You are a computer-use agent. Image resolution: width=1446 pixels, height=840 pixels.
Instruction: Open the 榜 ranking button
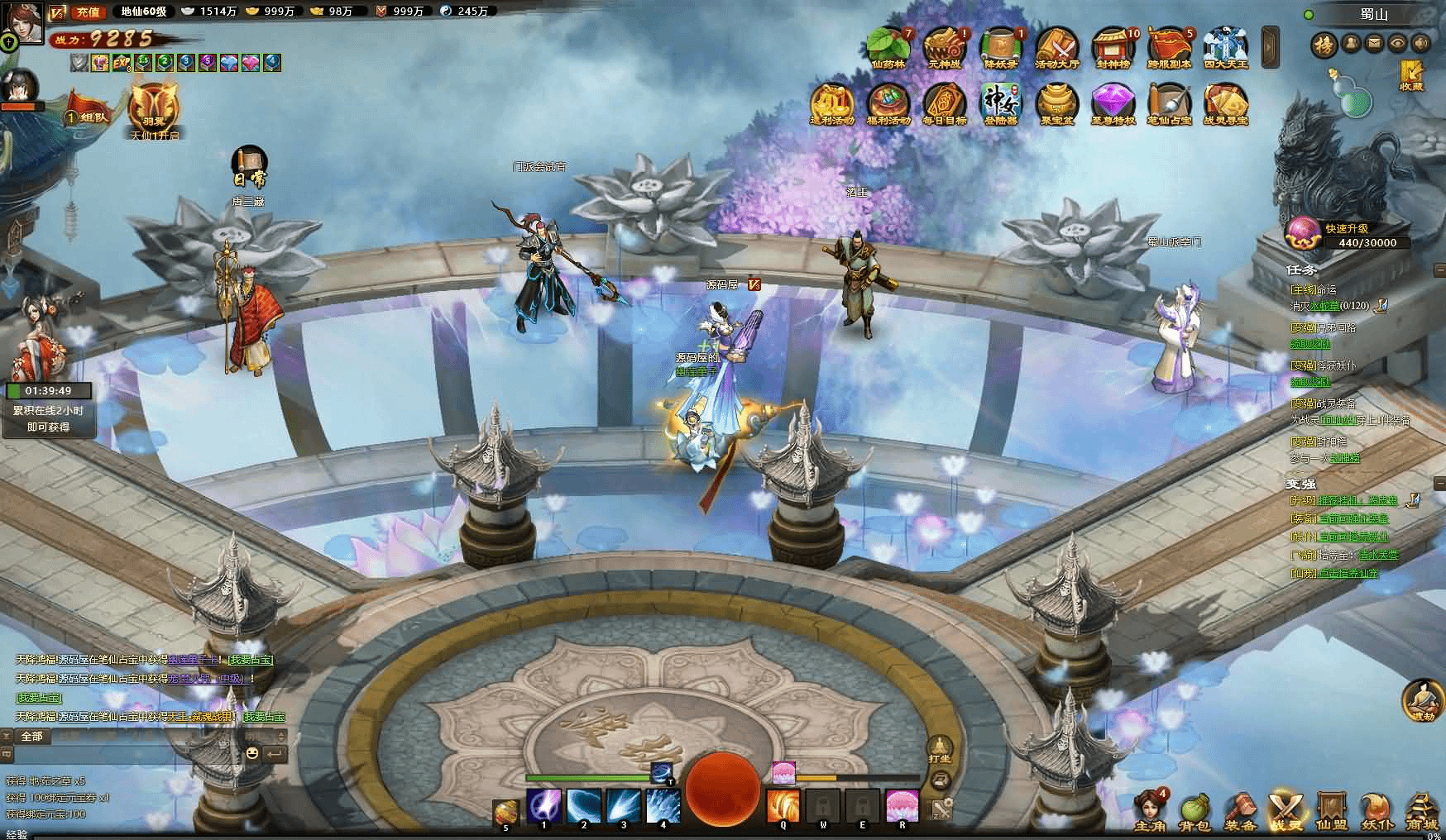pyautogui.click(x=1325, y=44)
